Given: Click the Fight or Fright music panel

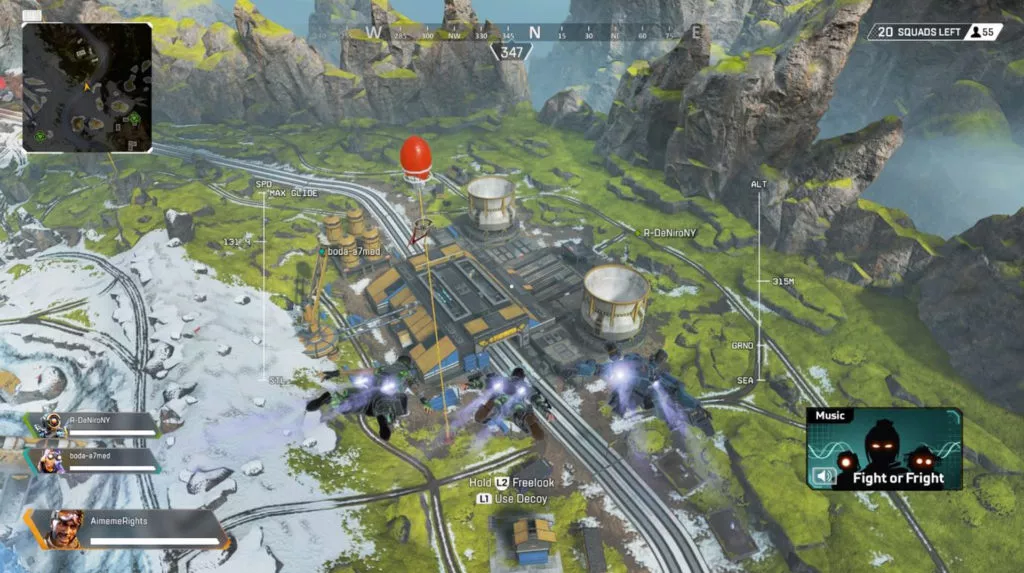Looking at the screenshot, I should tap(884, 448).
